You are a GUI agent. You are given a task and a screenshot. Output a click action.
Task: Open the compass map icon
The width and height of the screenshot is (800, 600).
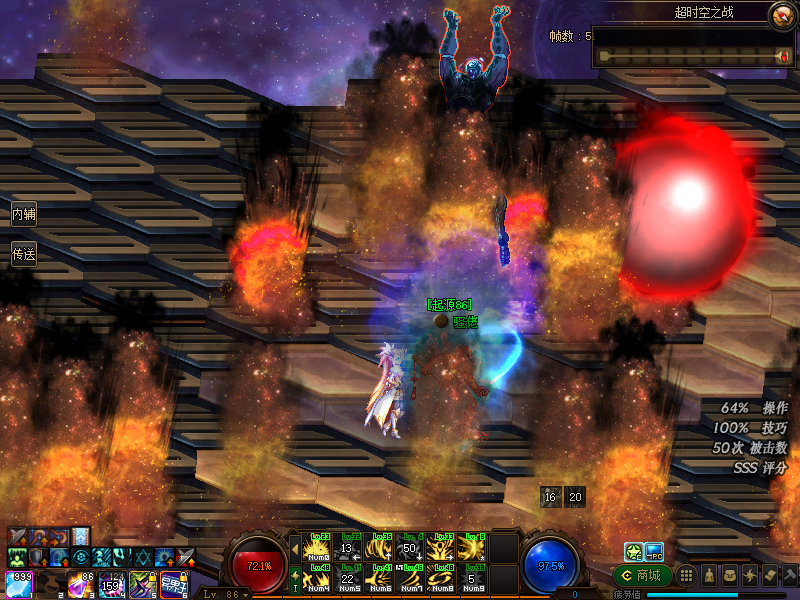[781, 15]
